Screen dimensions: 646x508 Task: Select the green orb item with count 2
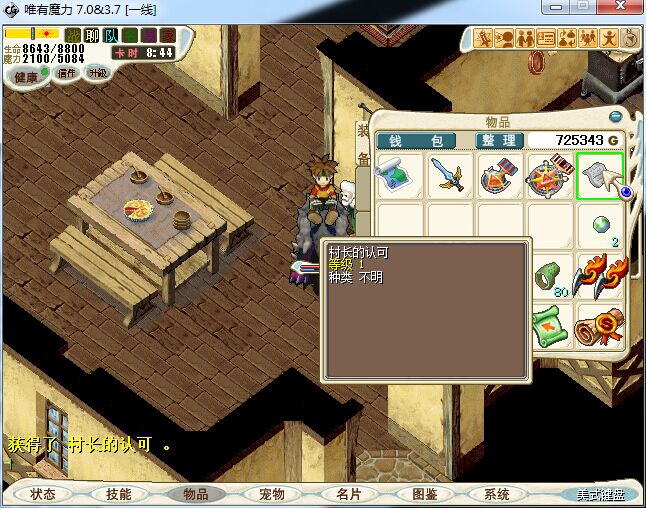point(600,226)
